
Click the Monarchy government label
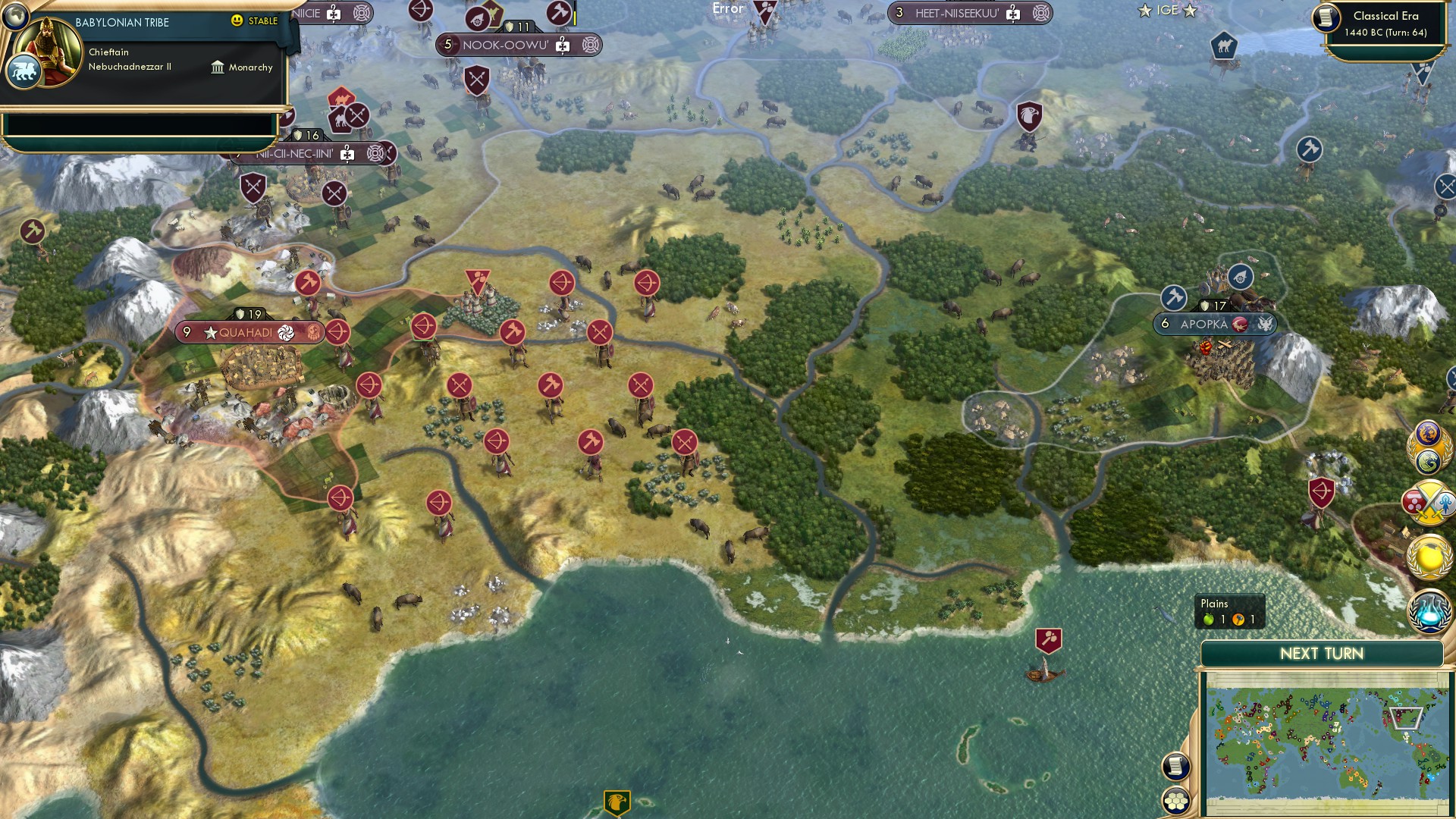tap(243, 67)
